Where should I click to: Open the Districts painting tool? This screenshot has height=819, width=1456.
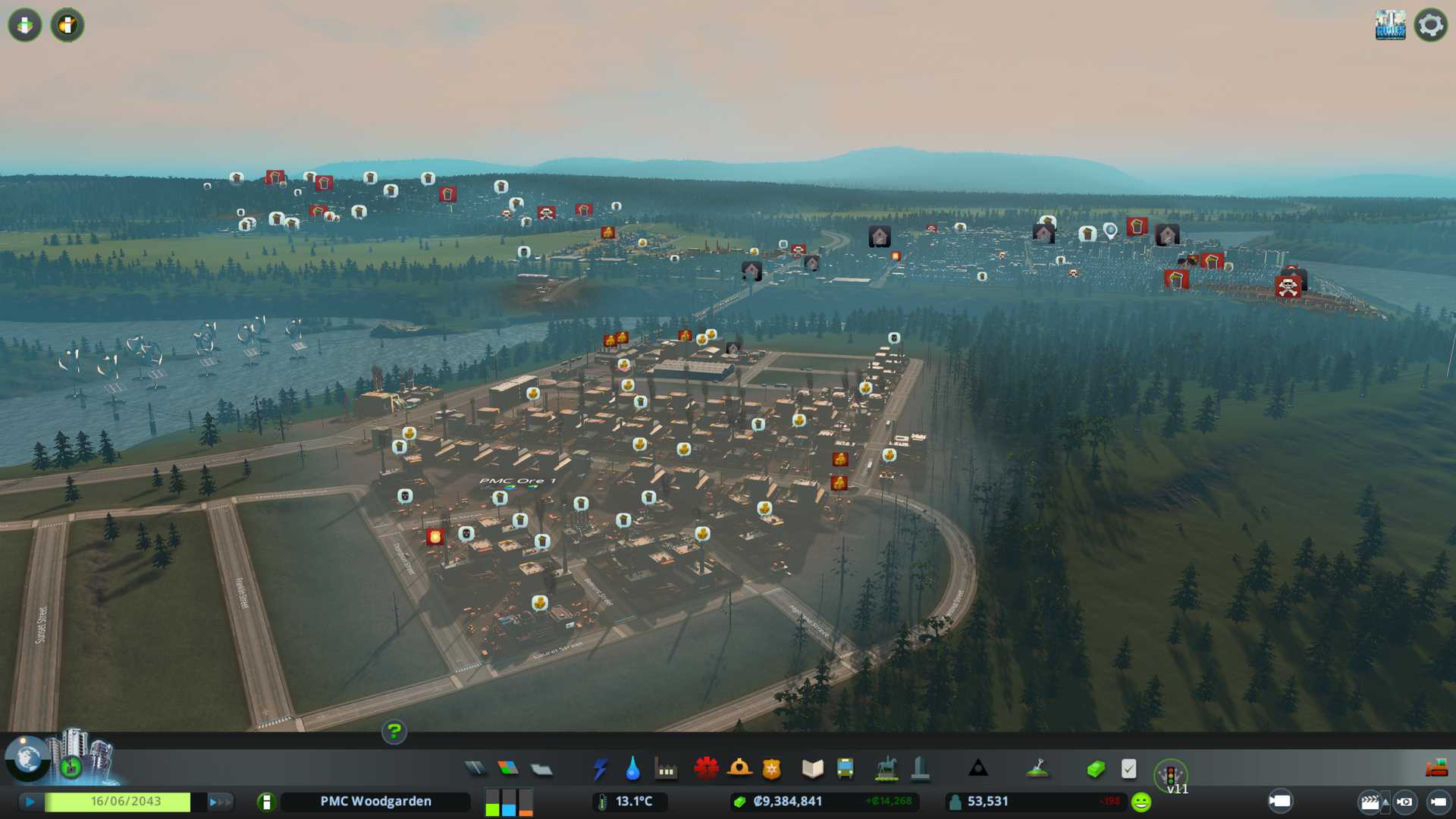(x=541, y=770)
